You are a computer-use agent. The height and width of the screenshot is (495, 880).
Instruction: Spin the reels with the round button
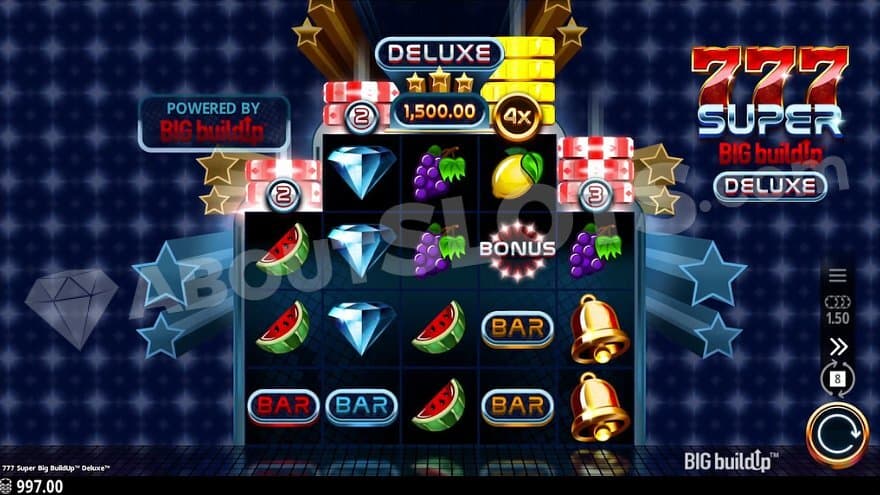point(837,435)
